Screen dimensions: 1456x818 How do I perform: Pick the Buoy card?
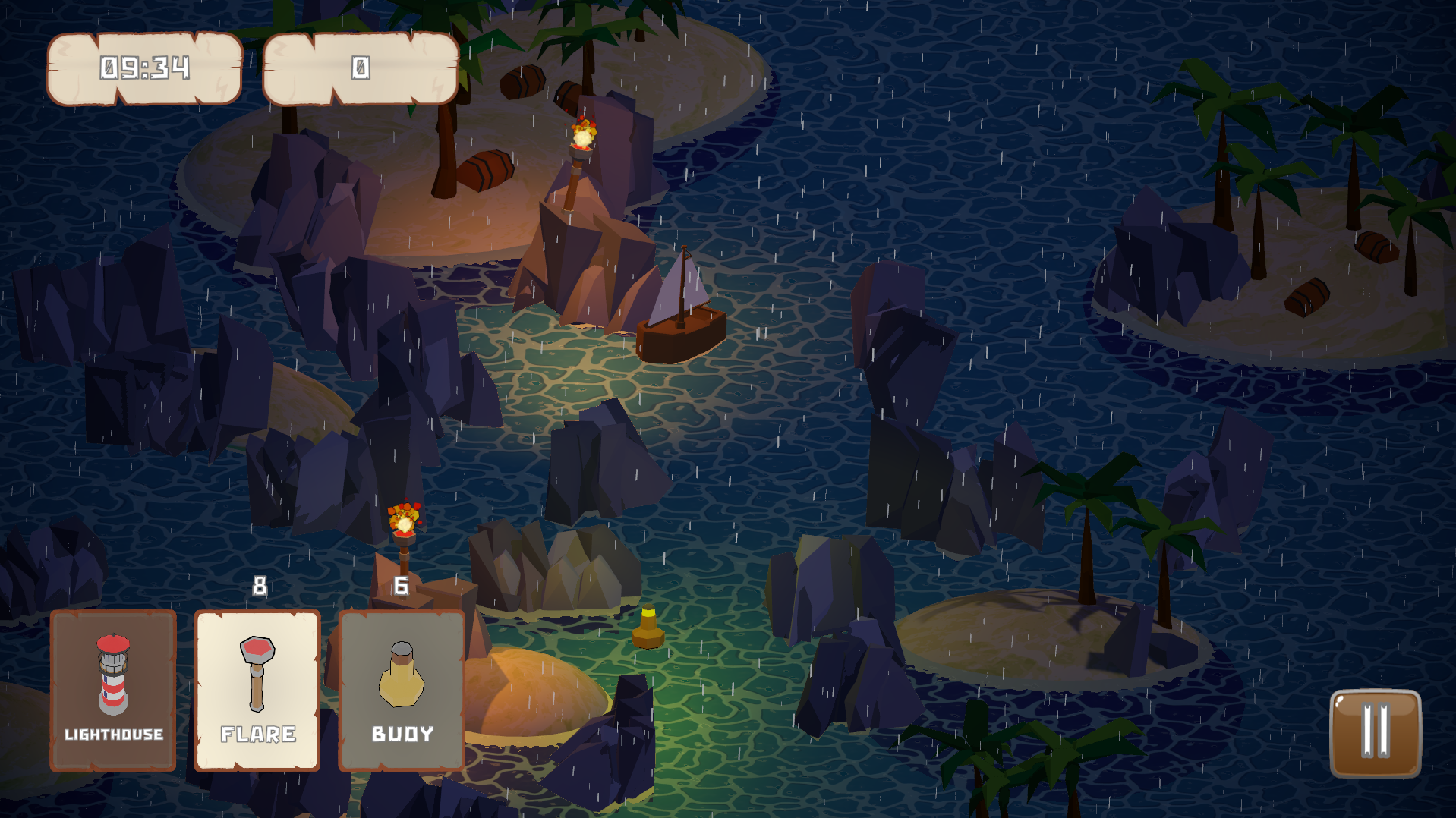coord(402,690)
